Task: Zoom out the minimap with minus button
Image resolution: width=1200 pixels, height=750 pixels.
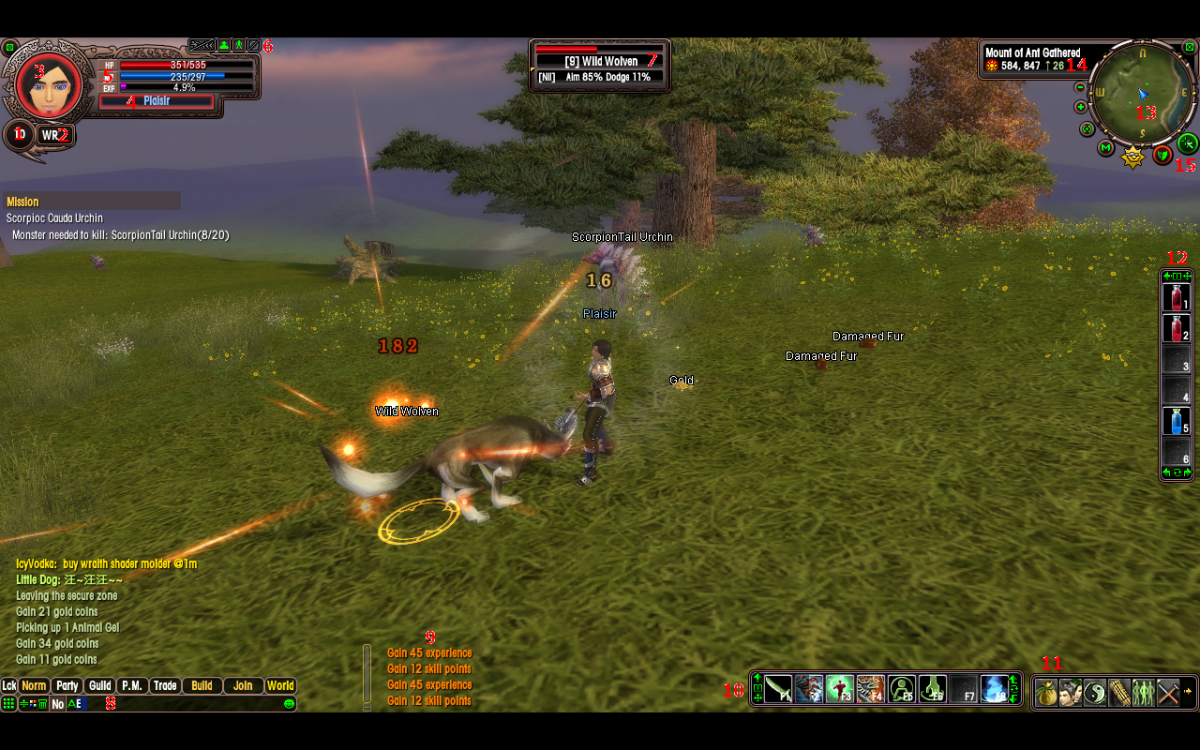Action: point(1080,87)
